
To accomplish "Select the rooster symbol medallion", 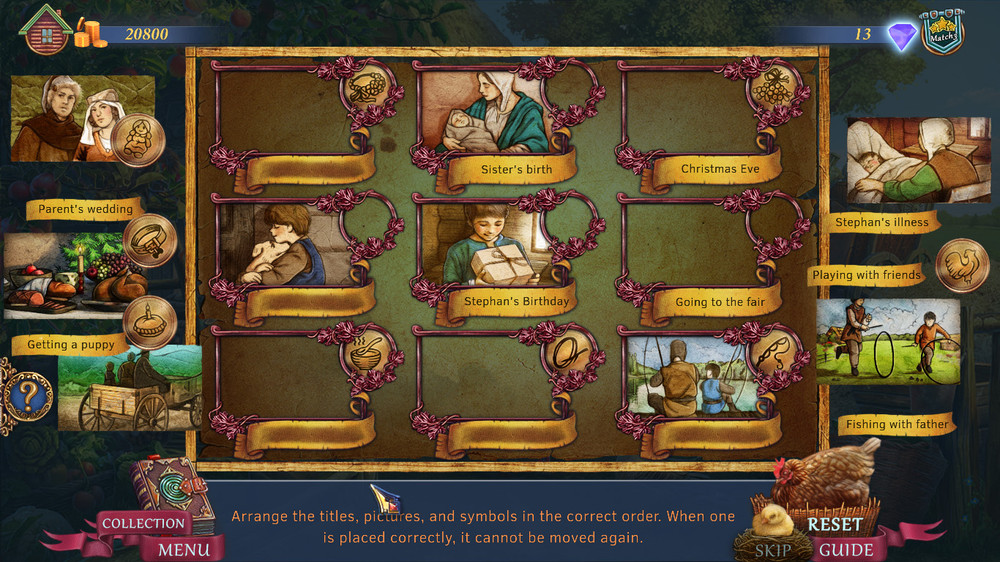I will coord(962,265).
